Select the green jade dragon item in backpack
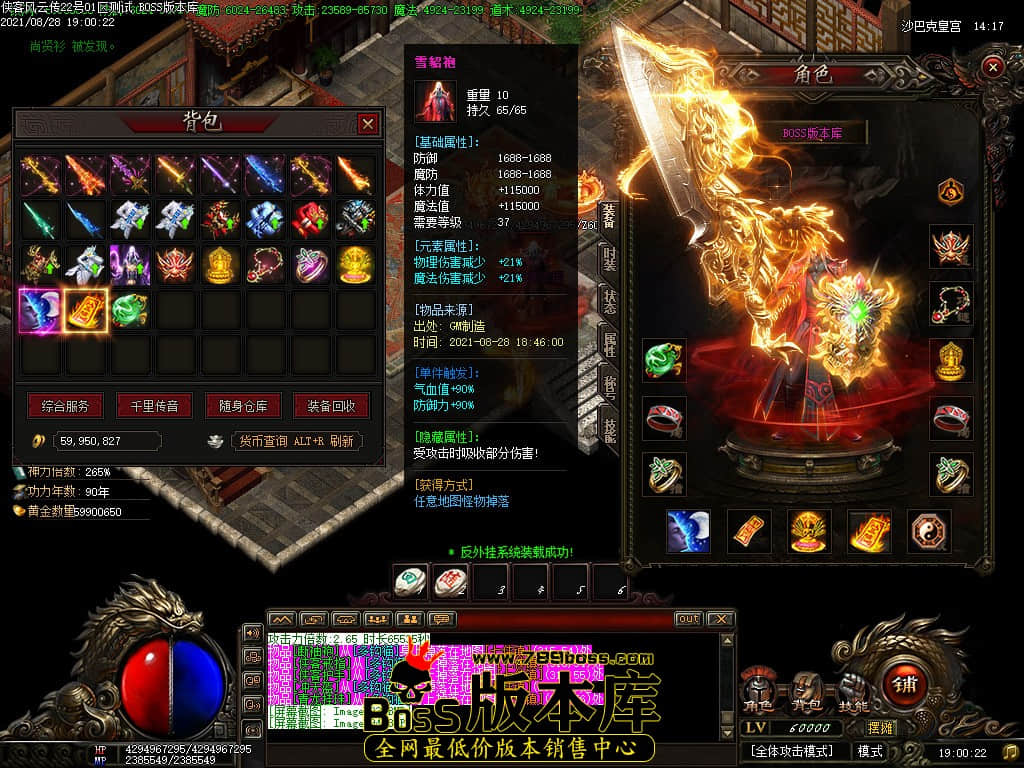 pos(131,311)
